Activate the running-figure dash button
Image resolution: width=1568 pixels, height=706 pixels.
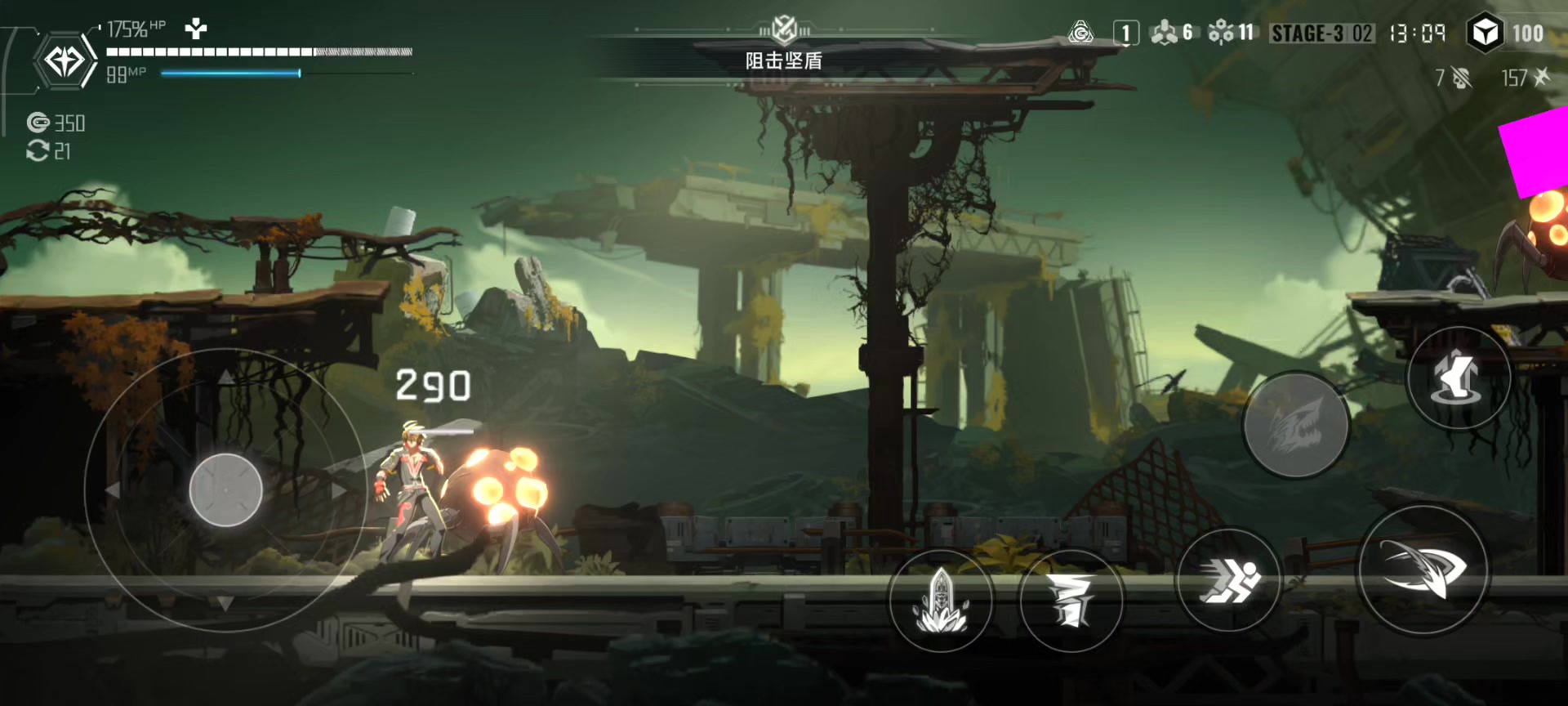pos(1228,580)
